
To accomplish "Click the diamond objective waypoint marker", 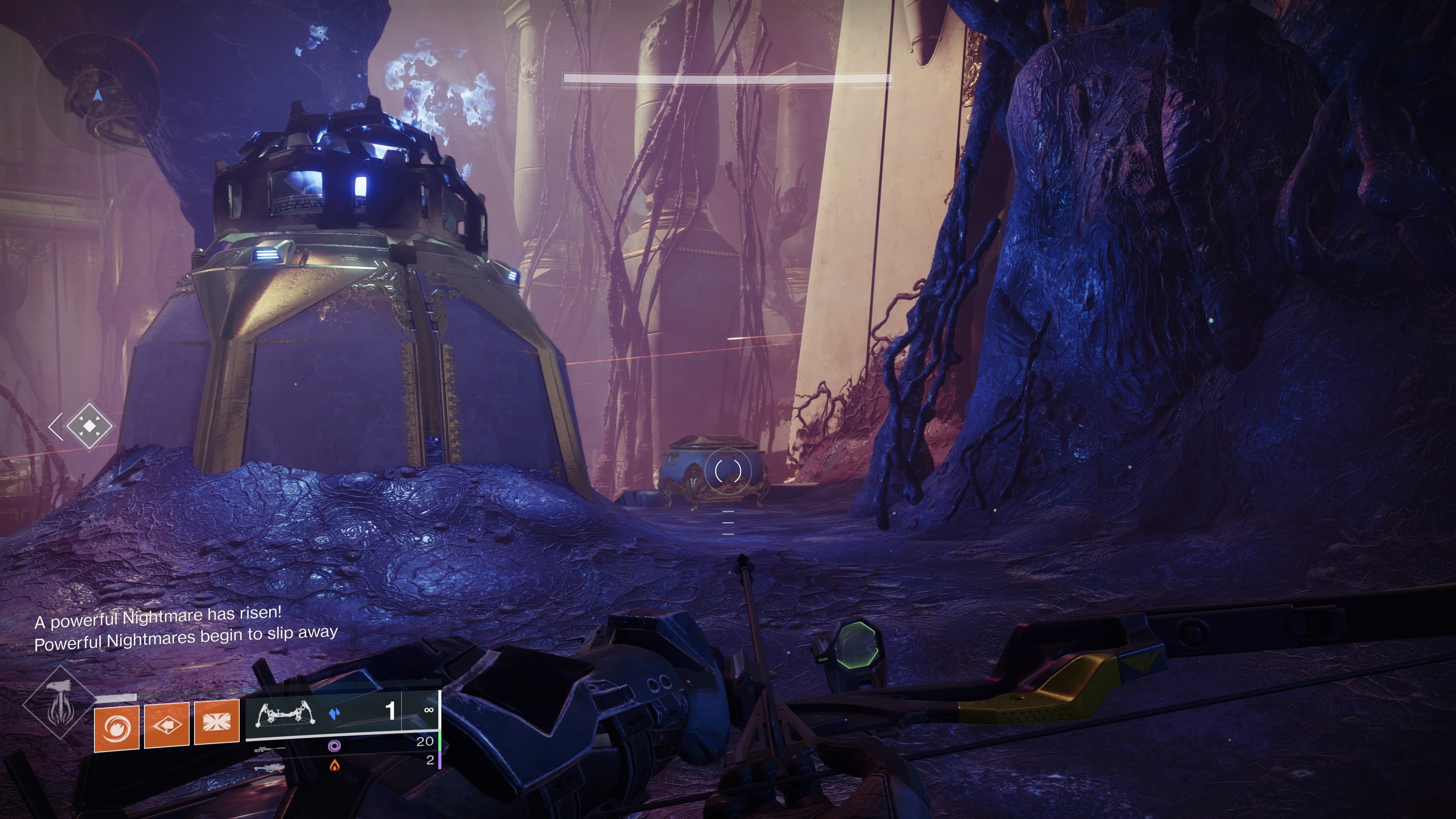I will [89, 425].
